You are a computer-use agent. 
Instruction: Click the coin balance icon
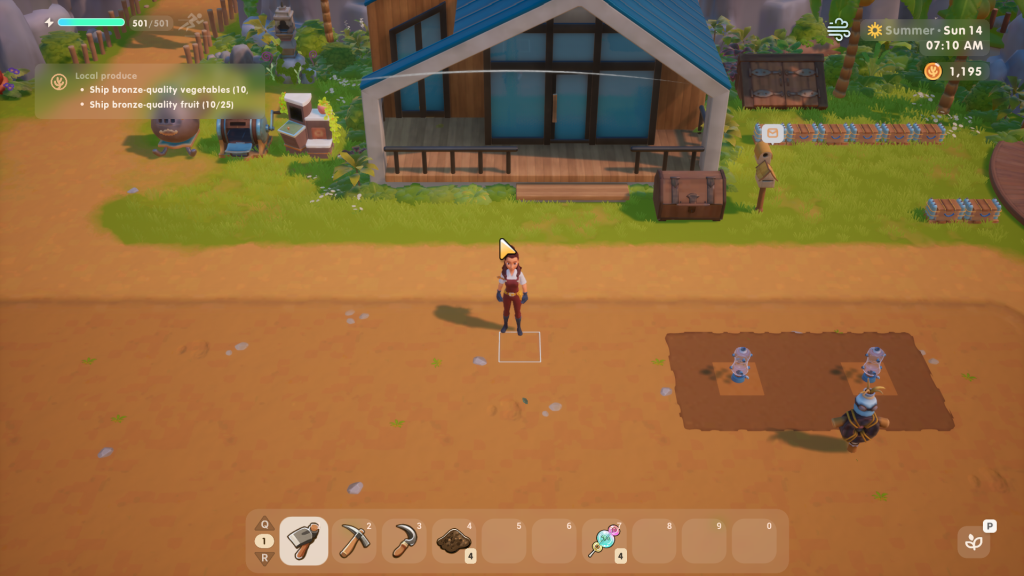click(932, 71)
